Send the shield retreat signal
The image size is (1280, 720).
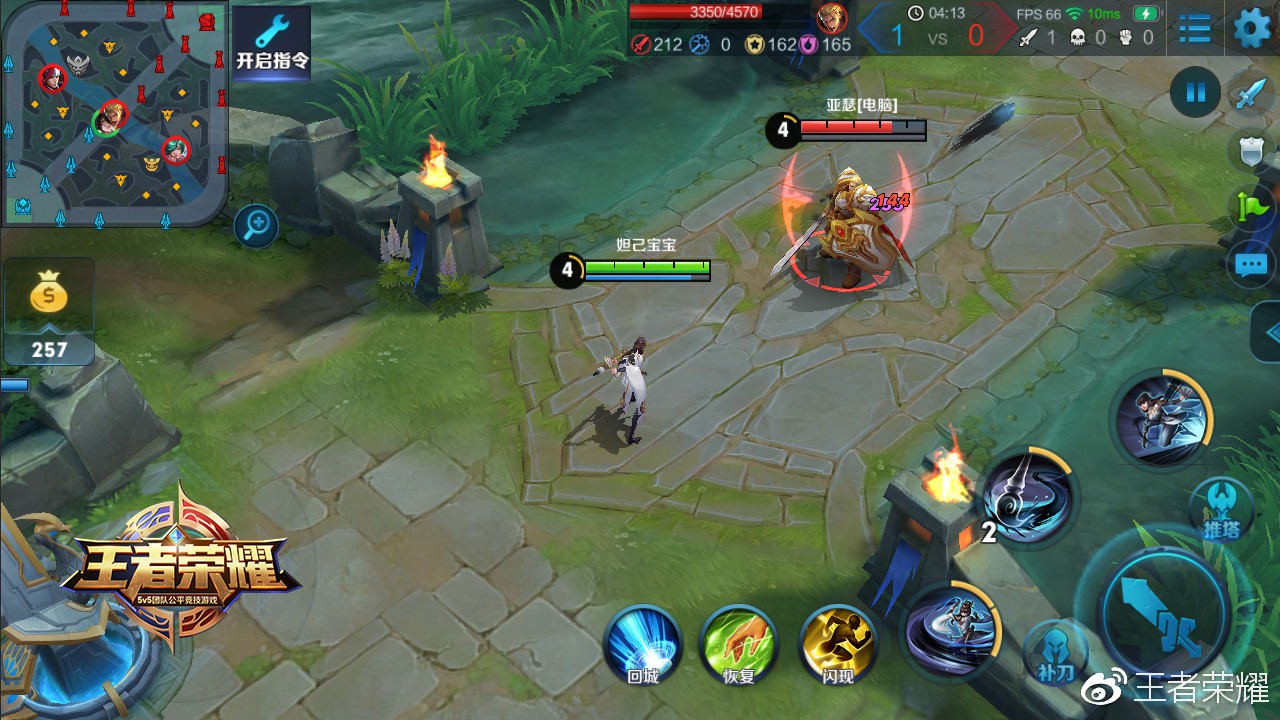click(1252, 152)
